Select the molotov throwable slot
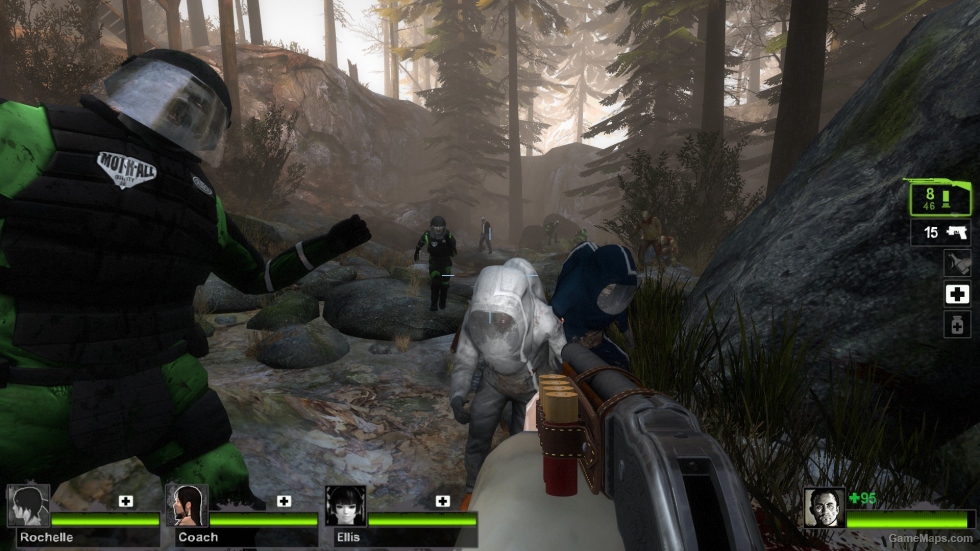The height and width of the screenshot is (551, 980). 956,263
